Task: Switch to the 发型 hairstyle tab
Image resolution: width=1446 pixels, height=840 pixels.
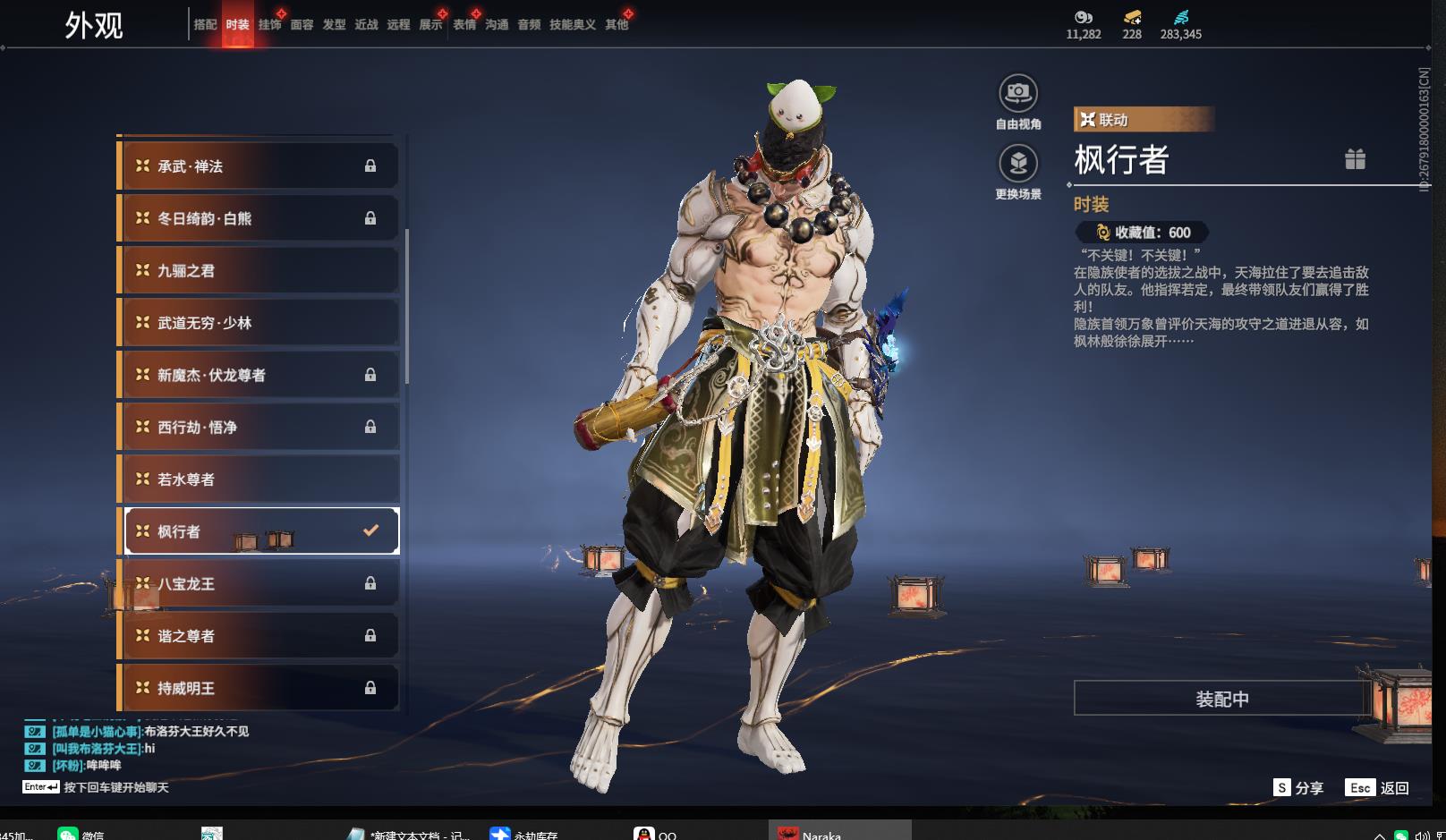Action: click(334, 25)
